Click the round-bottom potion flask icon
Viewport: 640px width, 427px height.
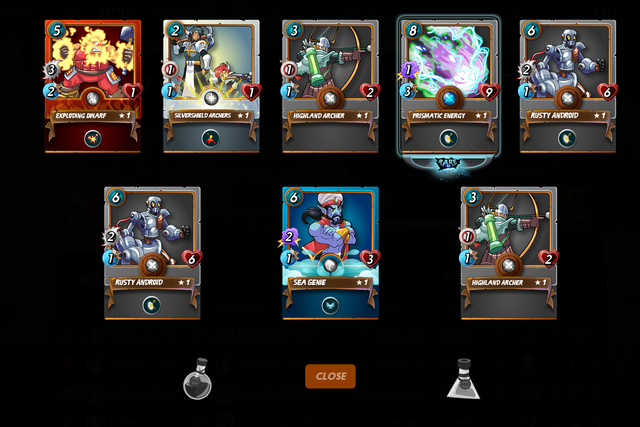(197, 379)
